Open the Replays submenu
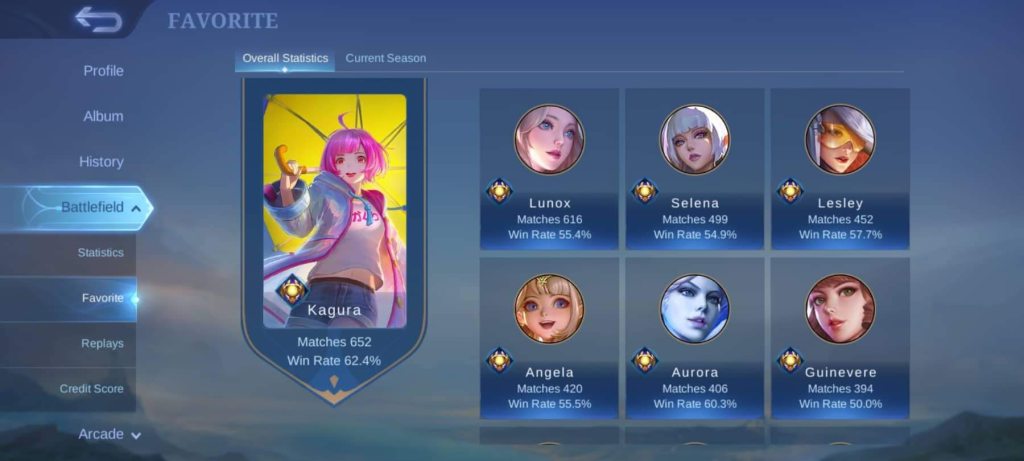The width and height of the screenshot is (1024, 461). pyautogui.click(x=102, y=343)
